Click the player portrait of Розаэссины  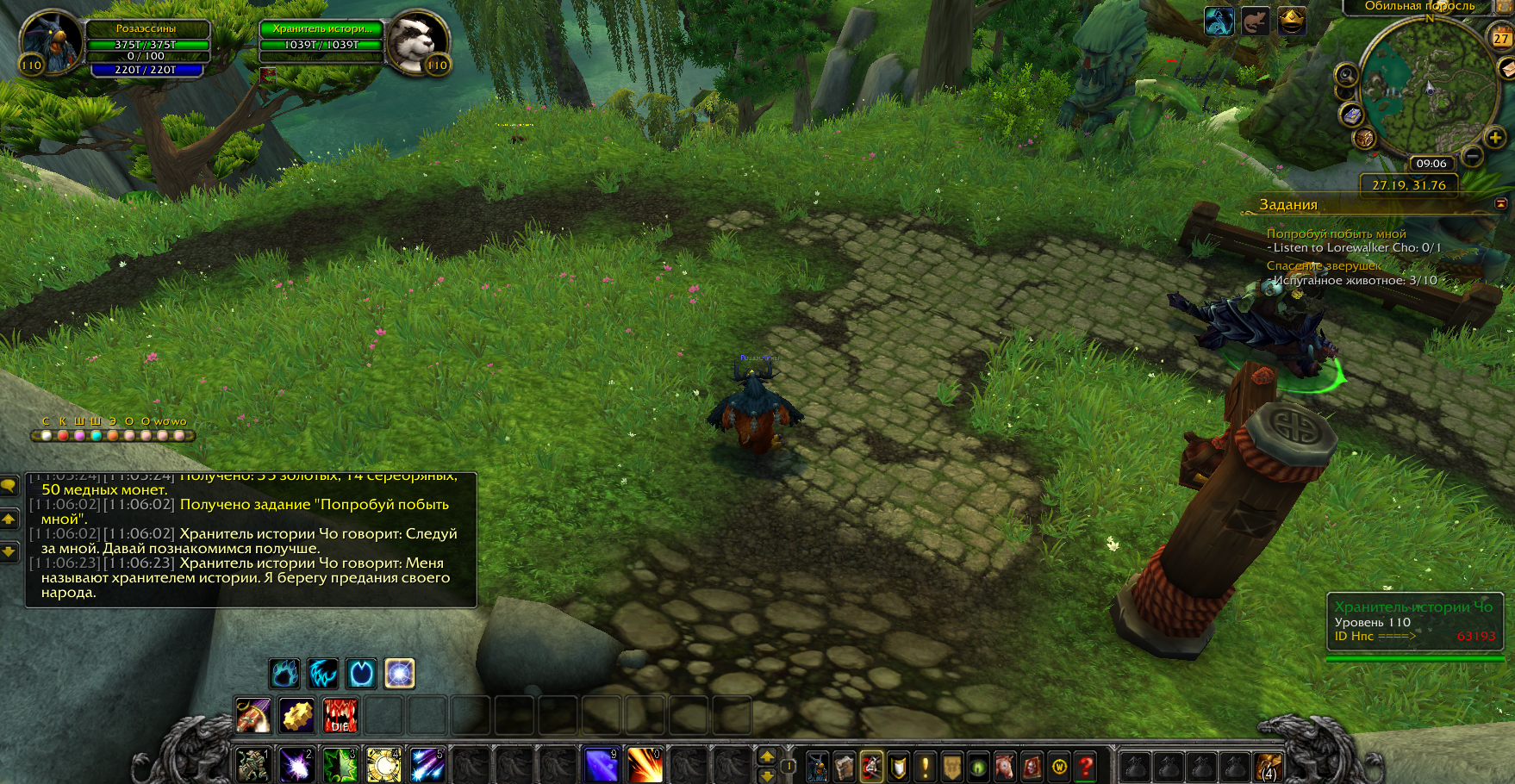pyautogui.click(x=50, y=40)
